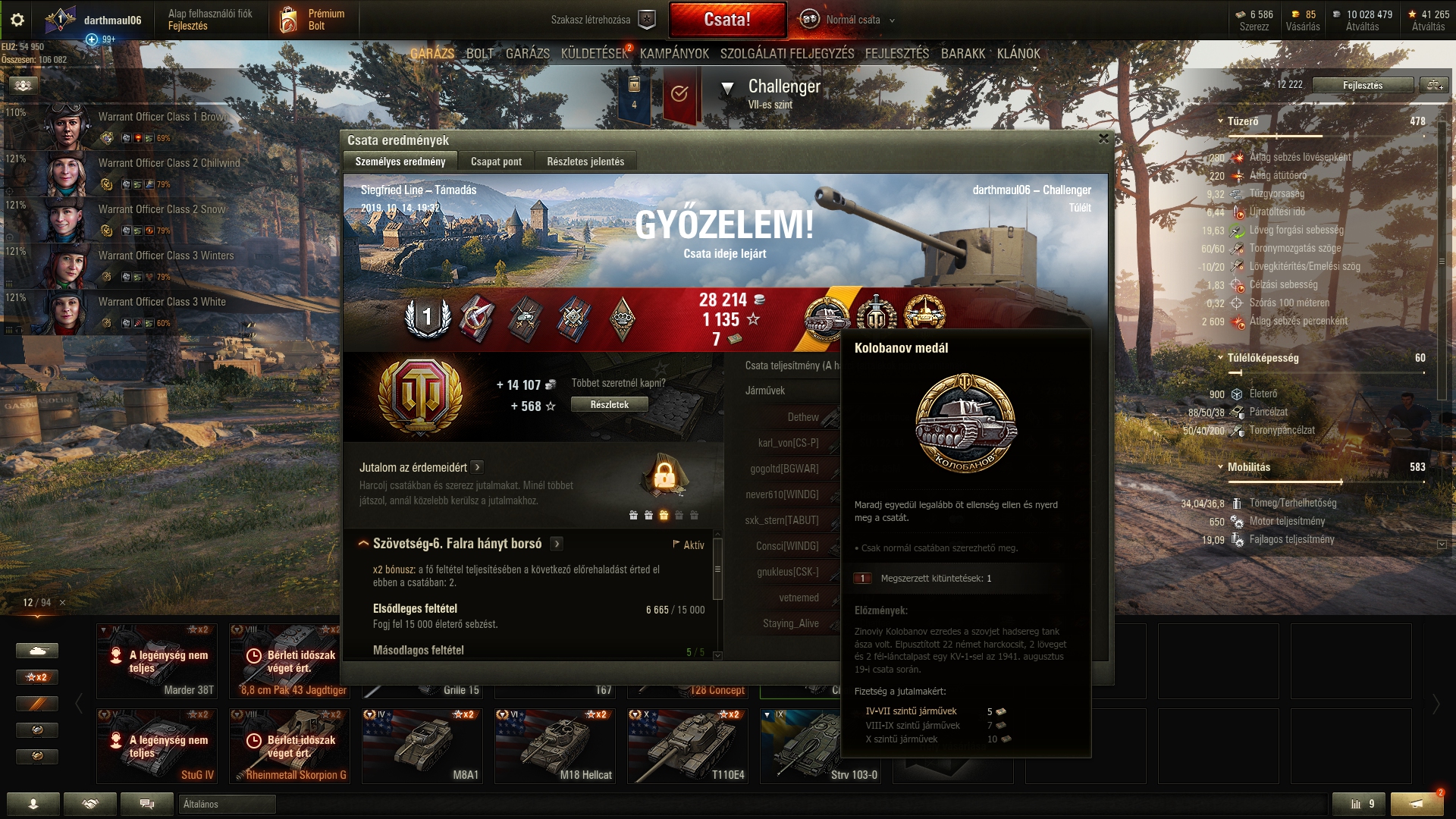Click the Általános chat input field
The width and height of the screenshot is (1456, 819).
click(227, 804)
